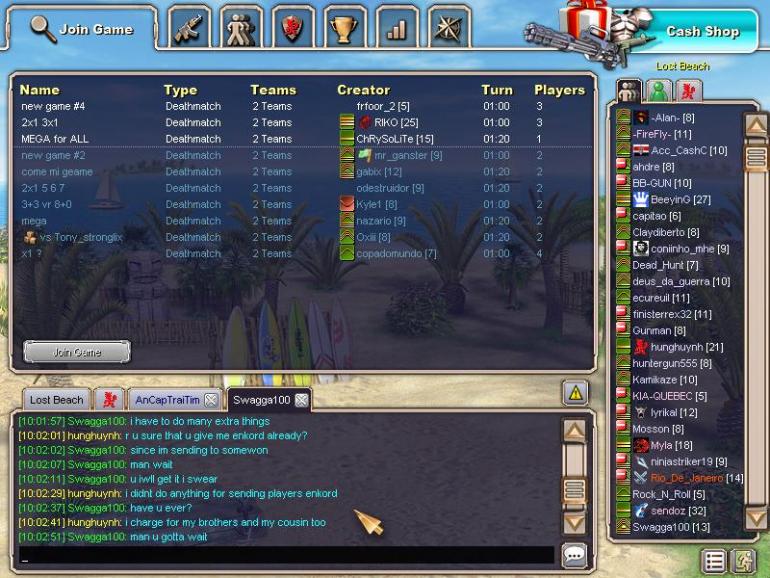Open the AnCapTraiTim chat tab
This screenshot has height=578, width=770.
(161, 400)
